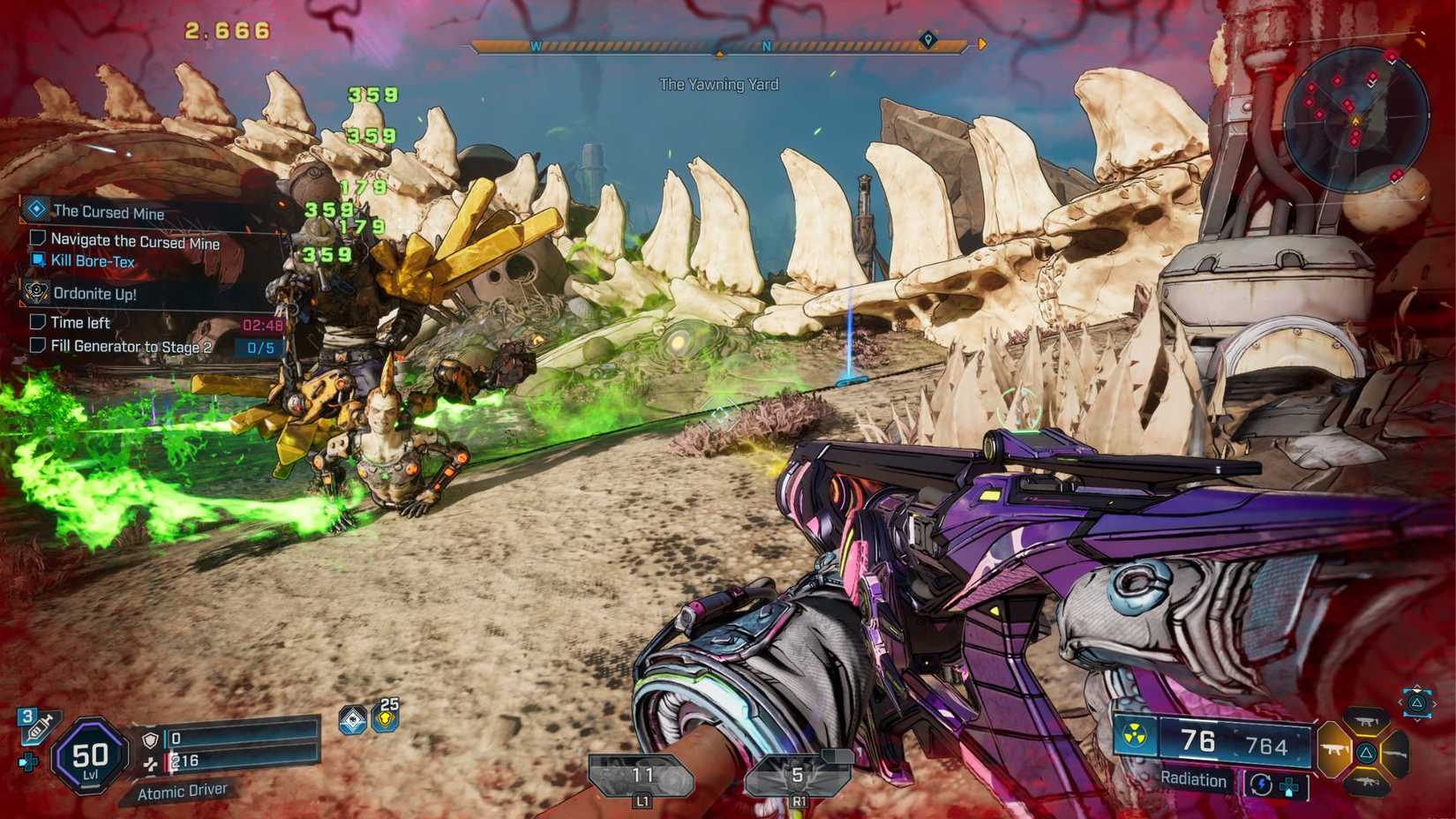Select the bottom assault rifle weapon slot
Screen dimensions: 1456x819
coord(1368,783)
